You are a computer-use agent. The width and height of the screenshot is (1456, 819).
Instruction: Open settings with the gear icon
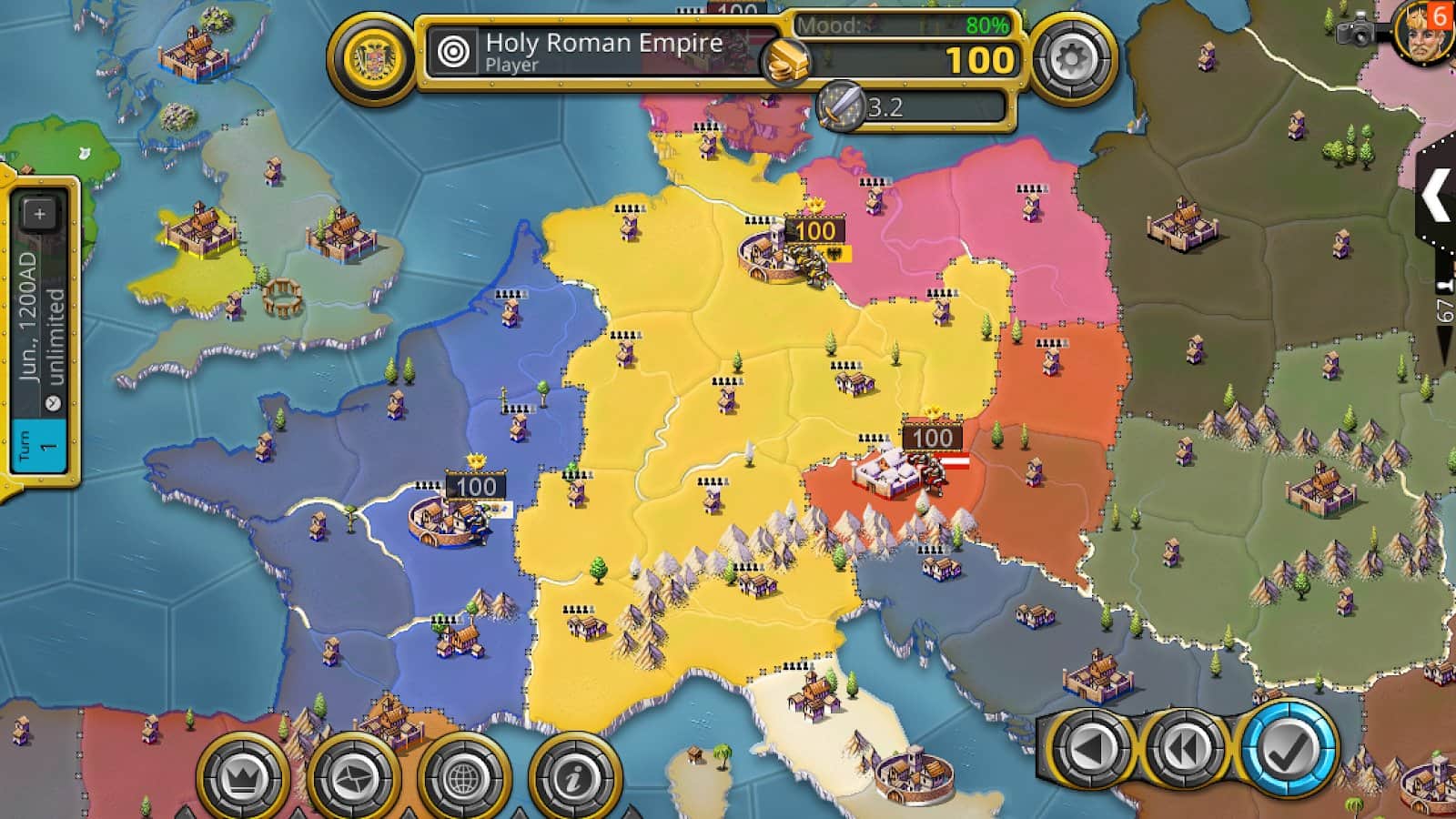click(x=1073, y=59)
